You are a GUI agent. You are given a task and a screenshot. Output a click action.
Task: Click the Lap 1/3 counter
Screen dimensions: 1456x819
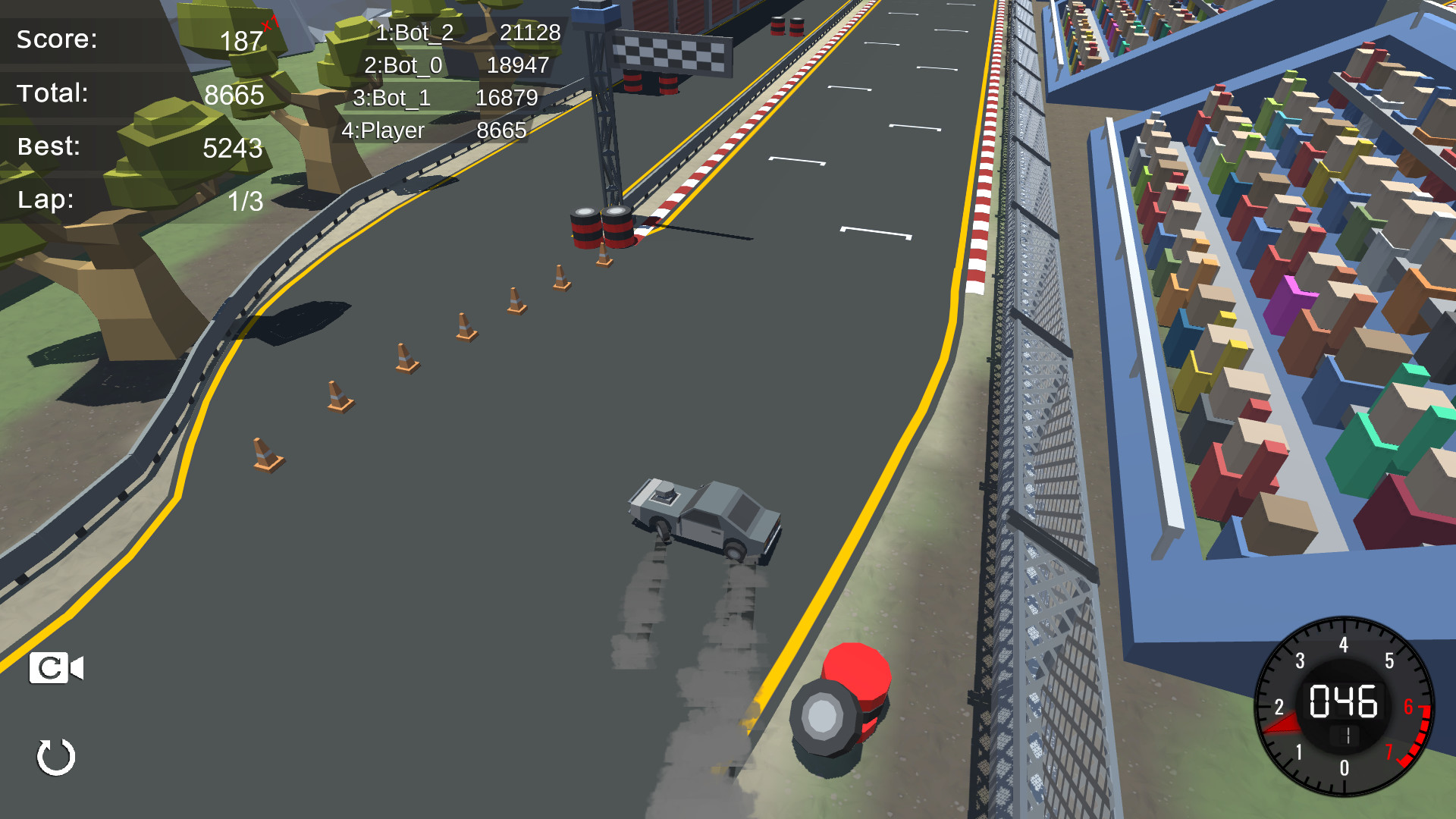coord(136,199)
